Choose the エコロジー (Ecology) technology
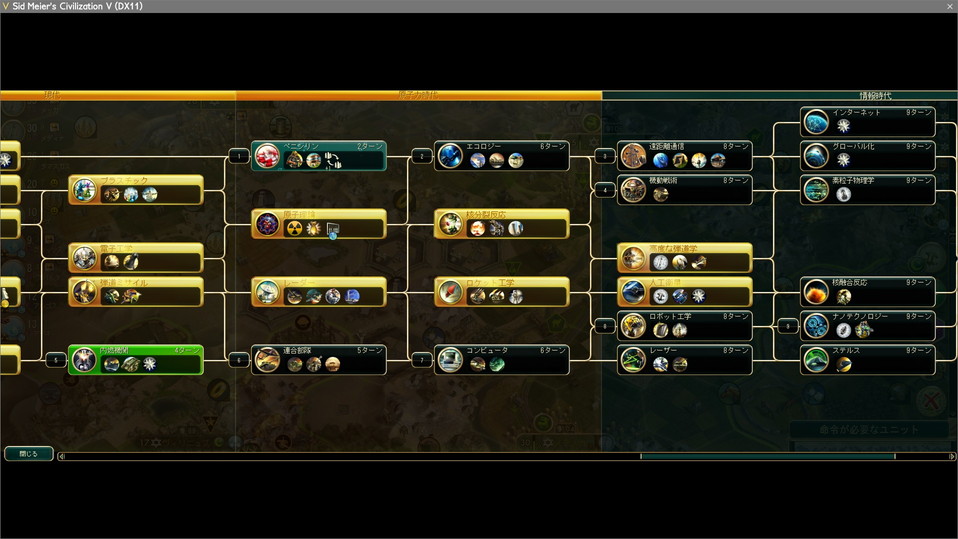The image size is (958, 539). (502, 155)
